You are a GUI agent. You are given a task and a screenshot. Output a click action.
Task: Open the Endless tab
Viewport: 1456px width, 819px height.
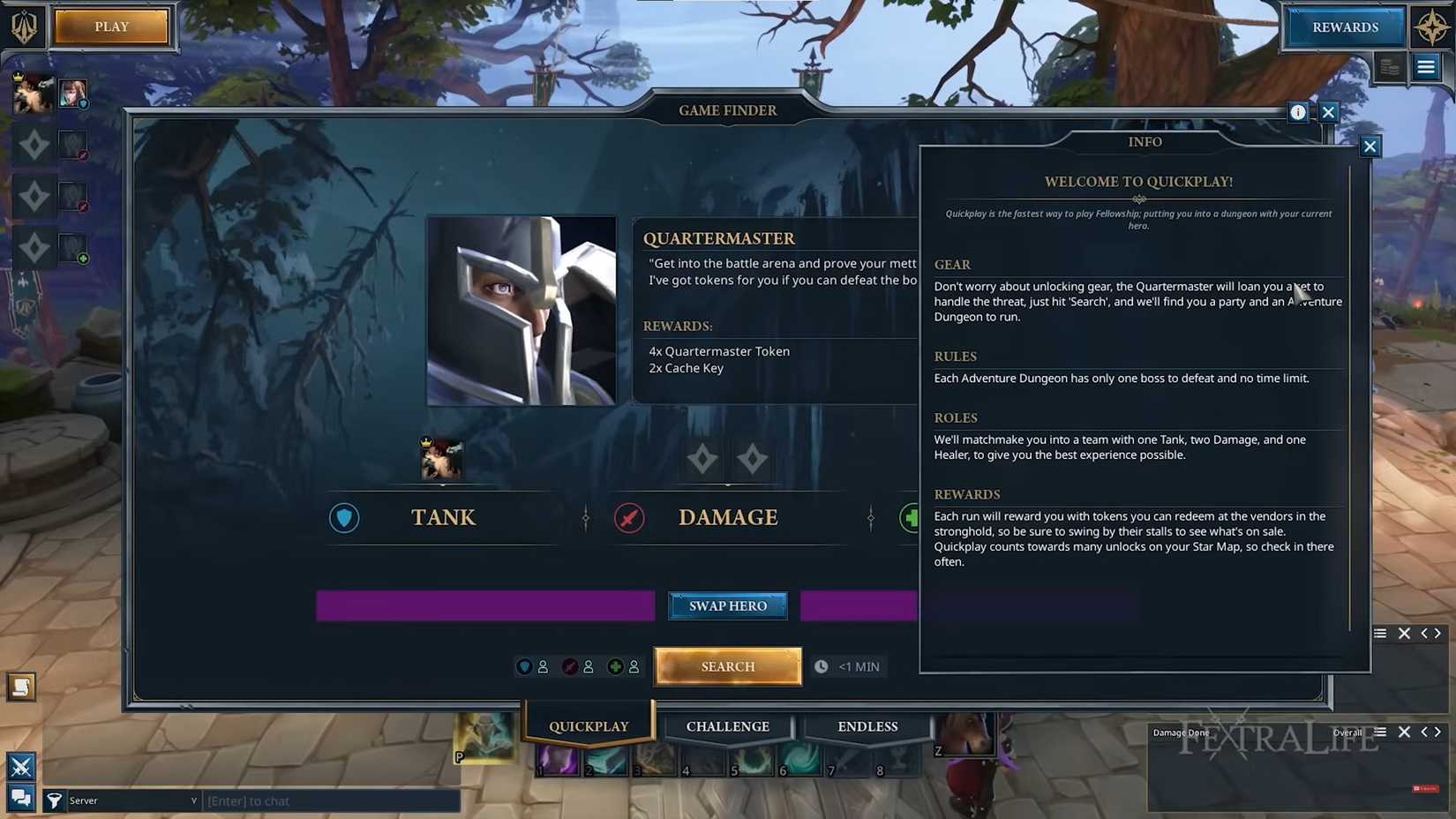pyautogui.click(x=867, y=726)
